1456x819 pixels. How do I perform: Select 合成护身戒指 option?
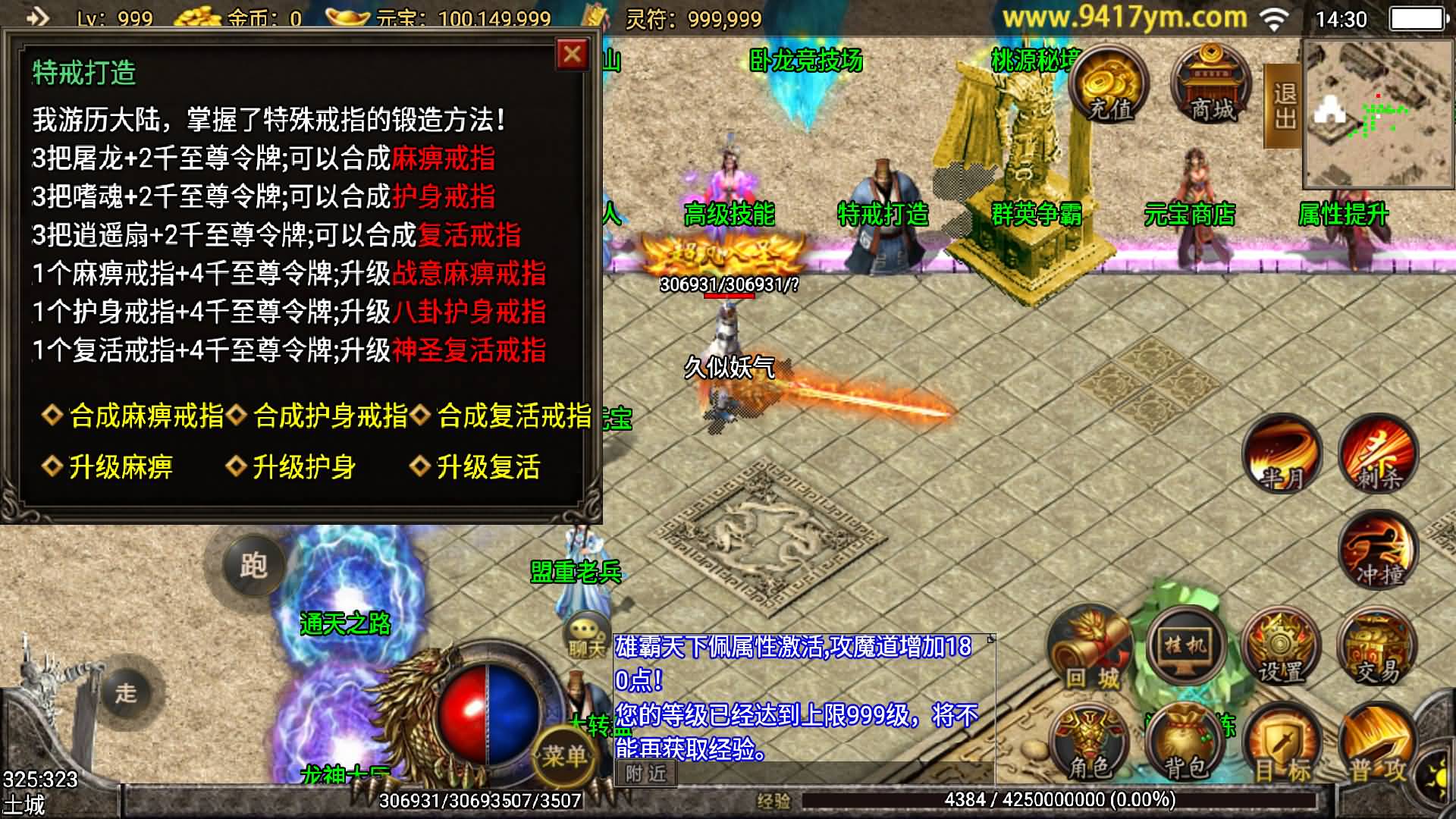(330, 416)
